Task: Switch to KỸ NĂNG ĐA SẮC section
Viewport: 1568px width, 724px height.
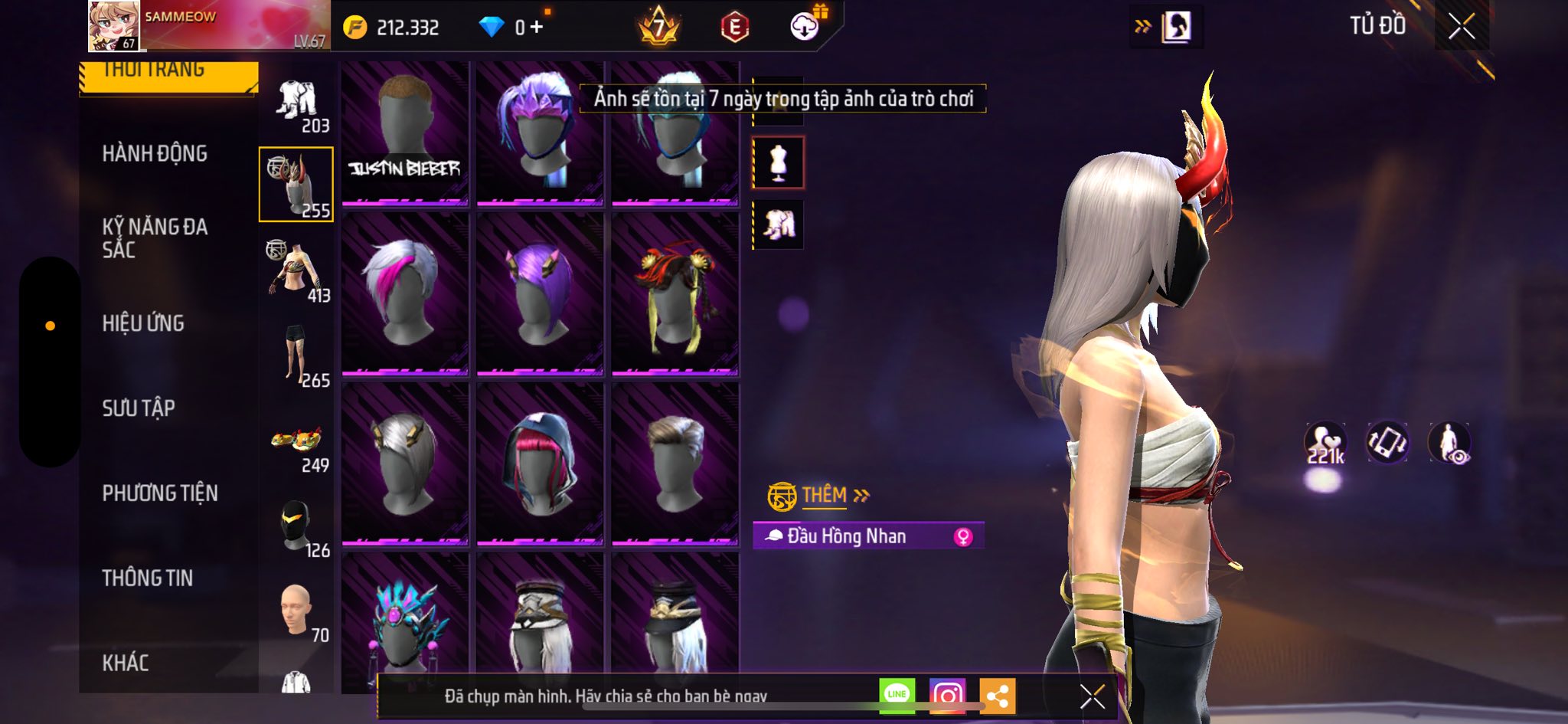Action: [x=155, y=238]
